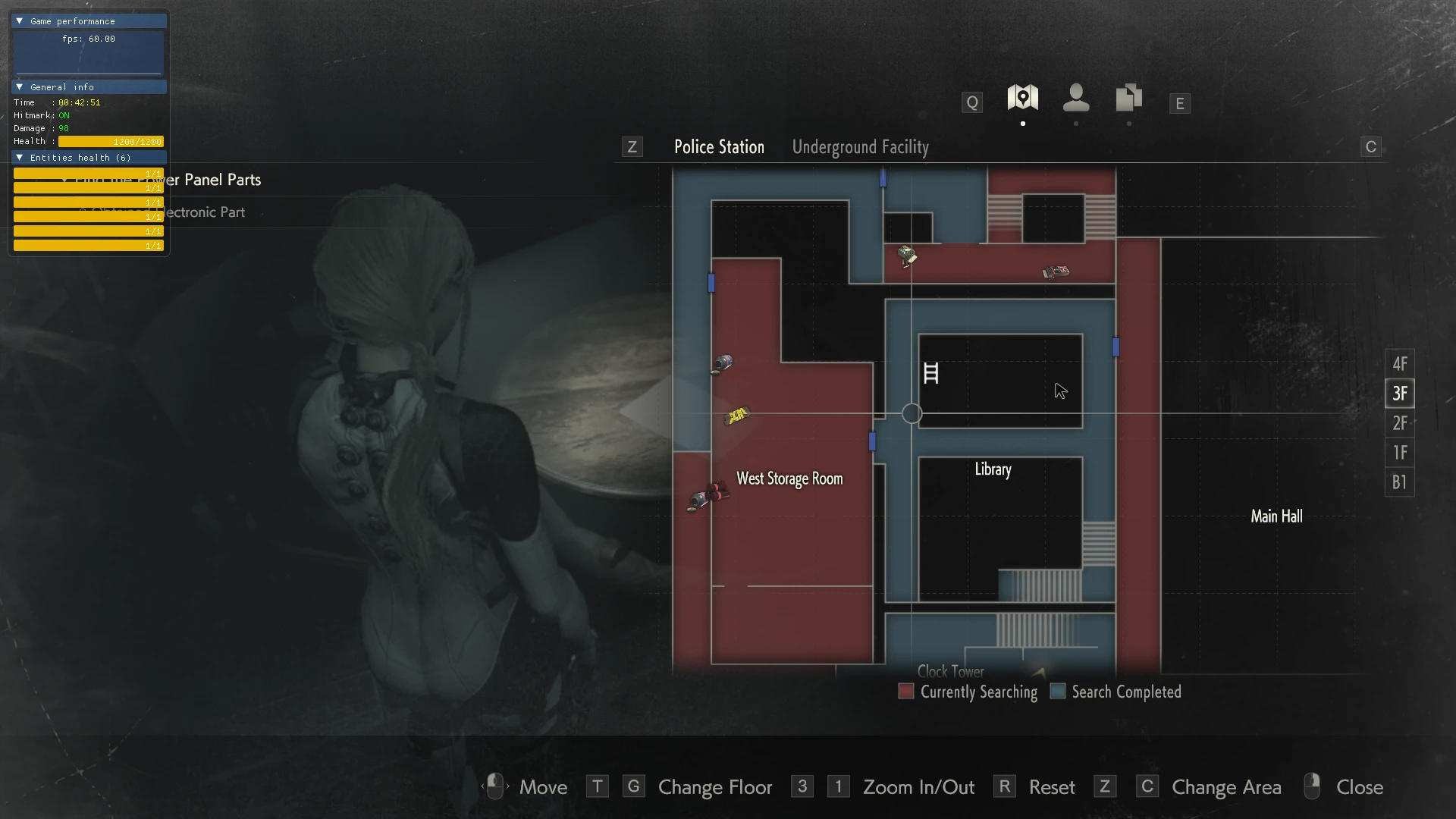Collapse the Entities health overlay section
The image size is (1456, 819).
pos(20,158)
